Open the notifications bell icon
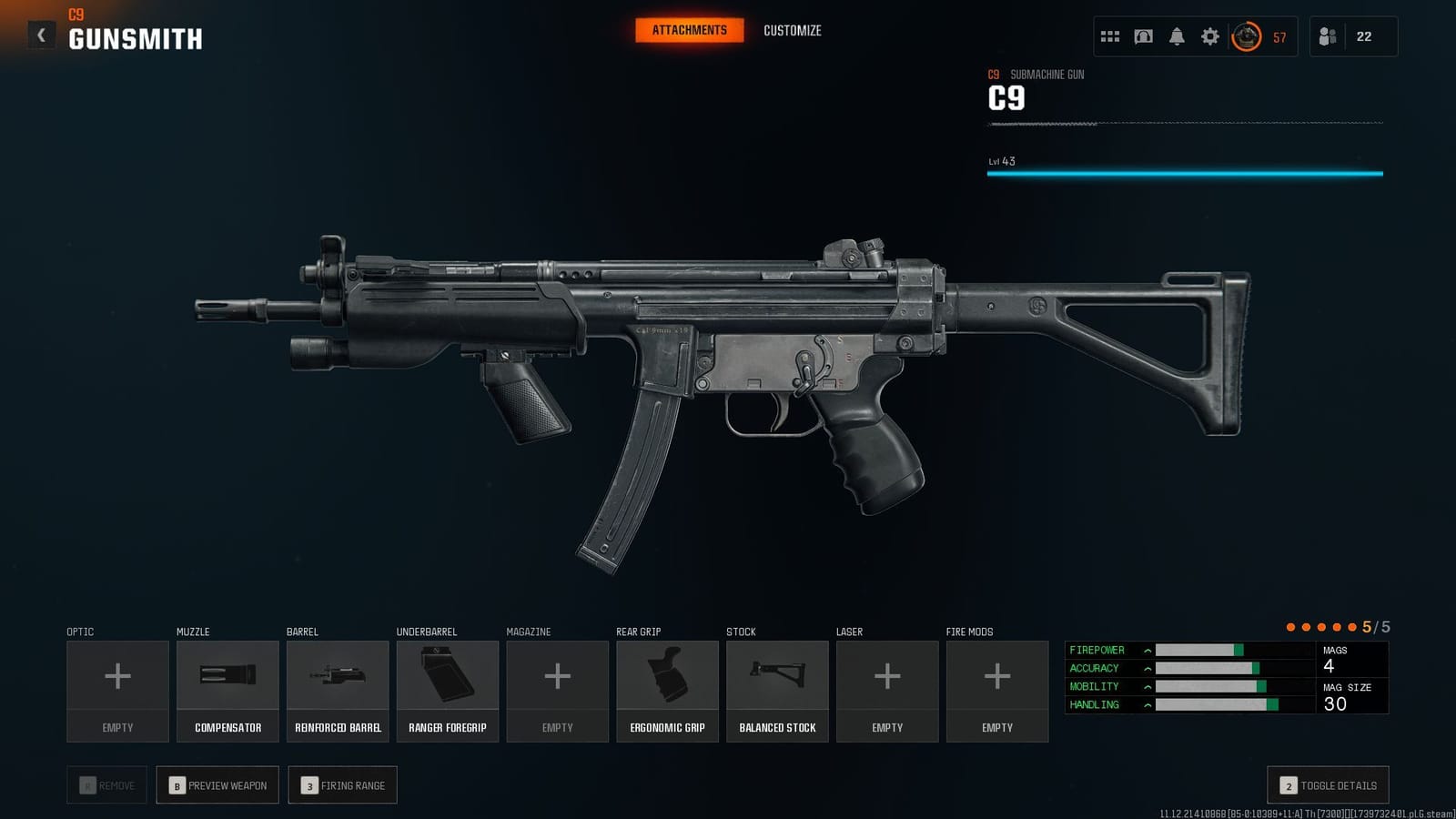Viewport: 1456px width, 819px height. (1177, 36)
